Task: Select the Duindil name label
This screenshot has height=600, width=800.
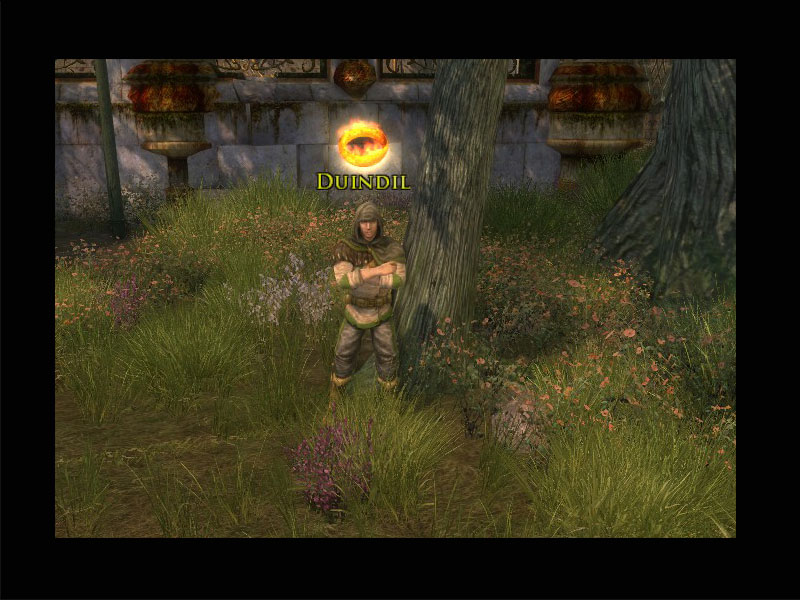Action: point(363,181)
